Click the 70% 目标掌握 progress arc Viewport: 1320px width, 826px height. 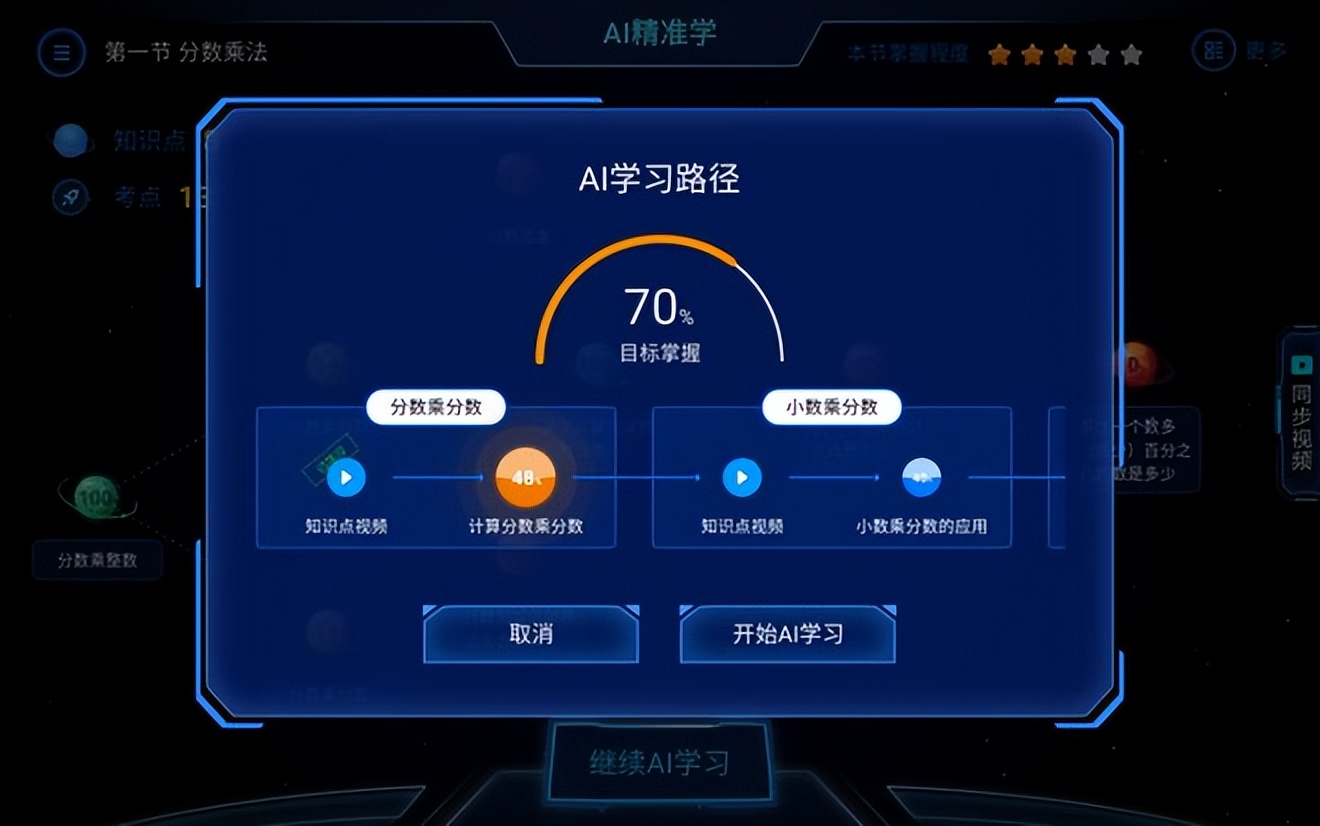coord(659,300)
